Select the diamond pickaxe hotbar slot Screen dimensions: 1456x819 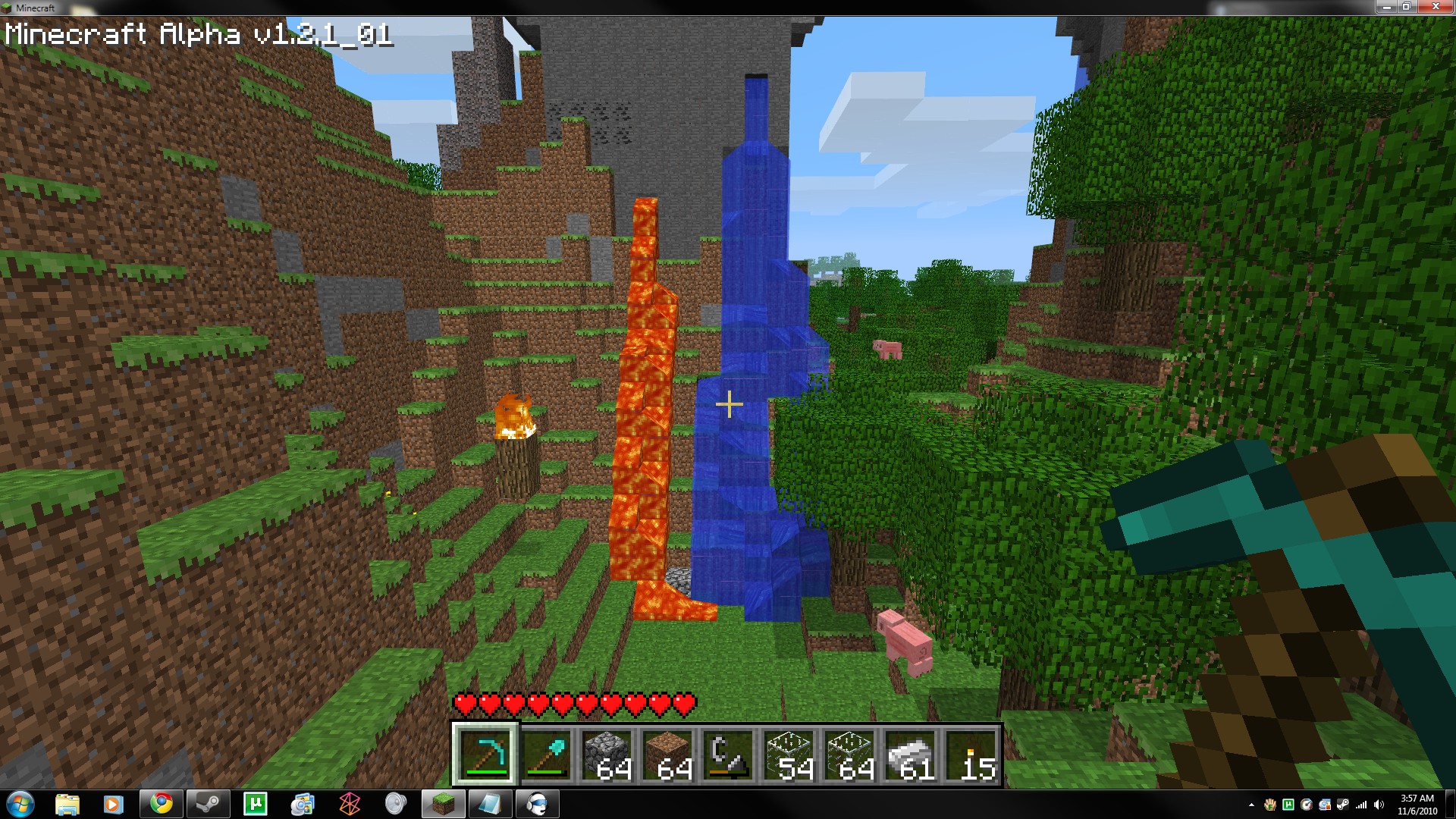[485, 754]
